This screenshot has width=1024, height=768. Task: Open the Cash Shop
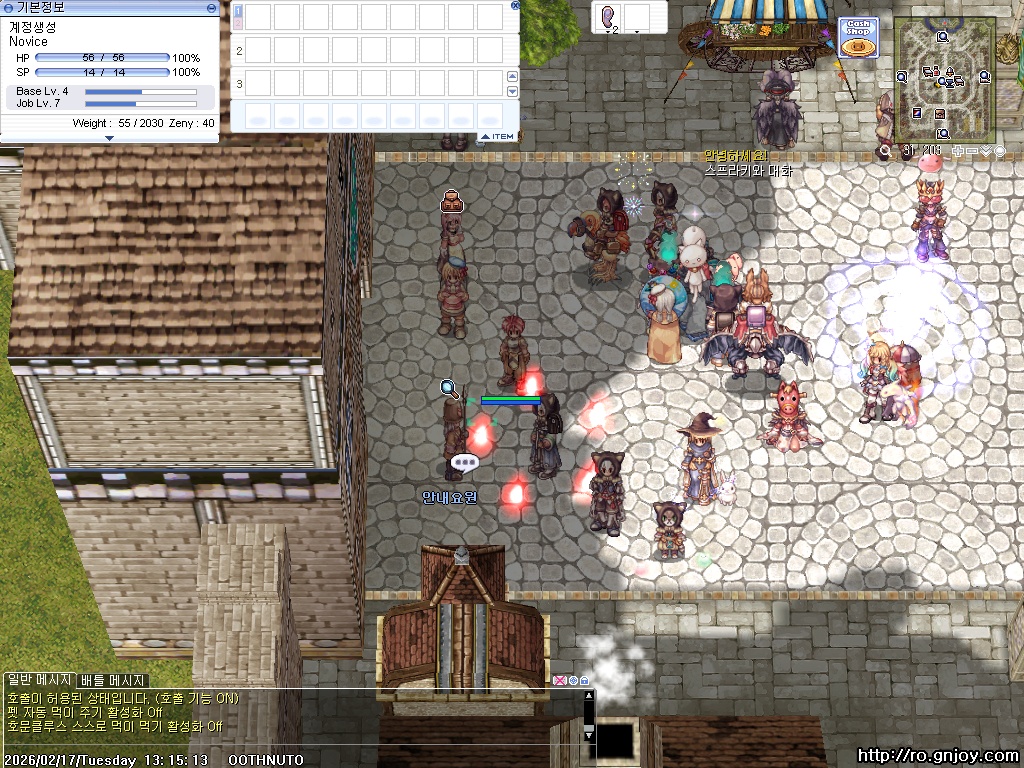[x=858, y=38]
